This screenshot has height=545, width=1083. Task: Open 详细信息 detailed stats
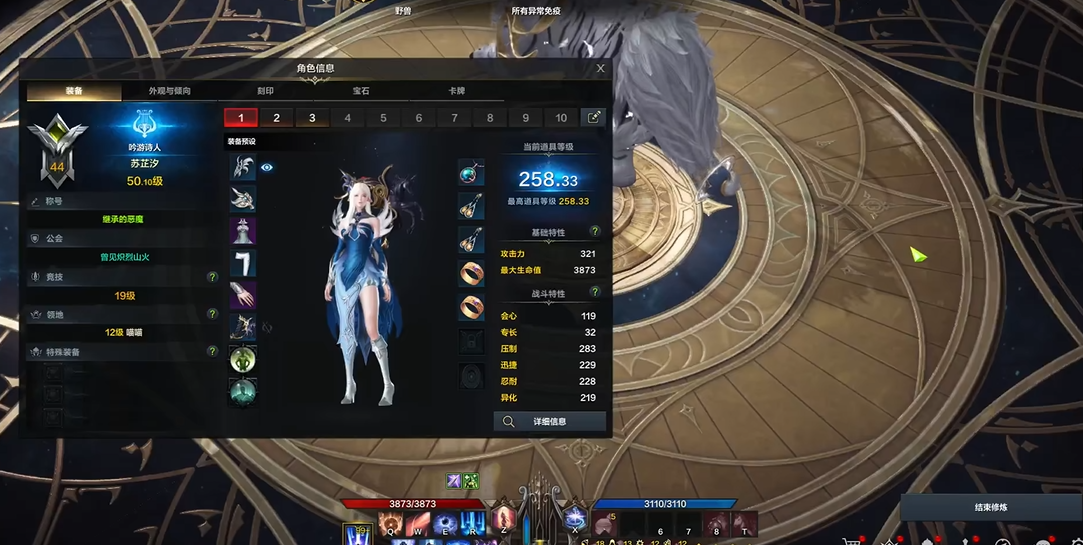coord(550,422)
